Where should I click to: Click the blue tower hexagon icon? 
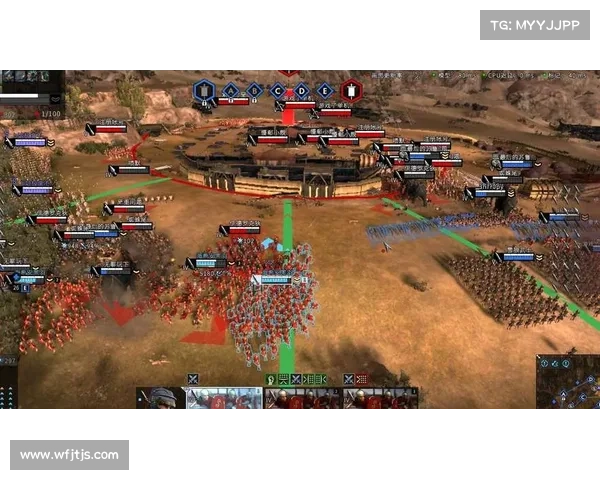(205, 91)
